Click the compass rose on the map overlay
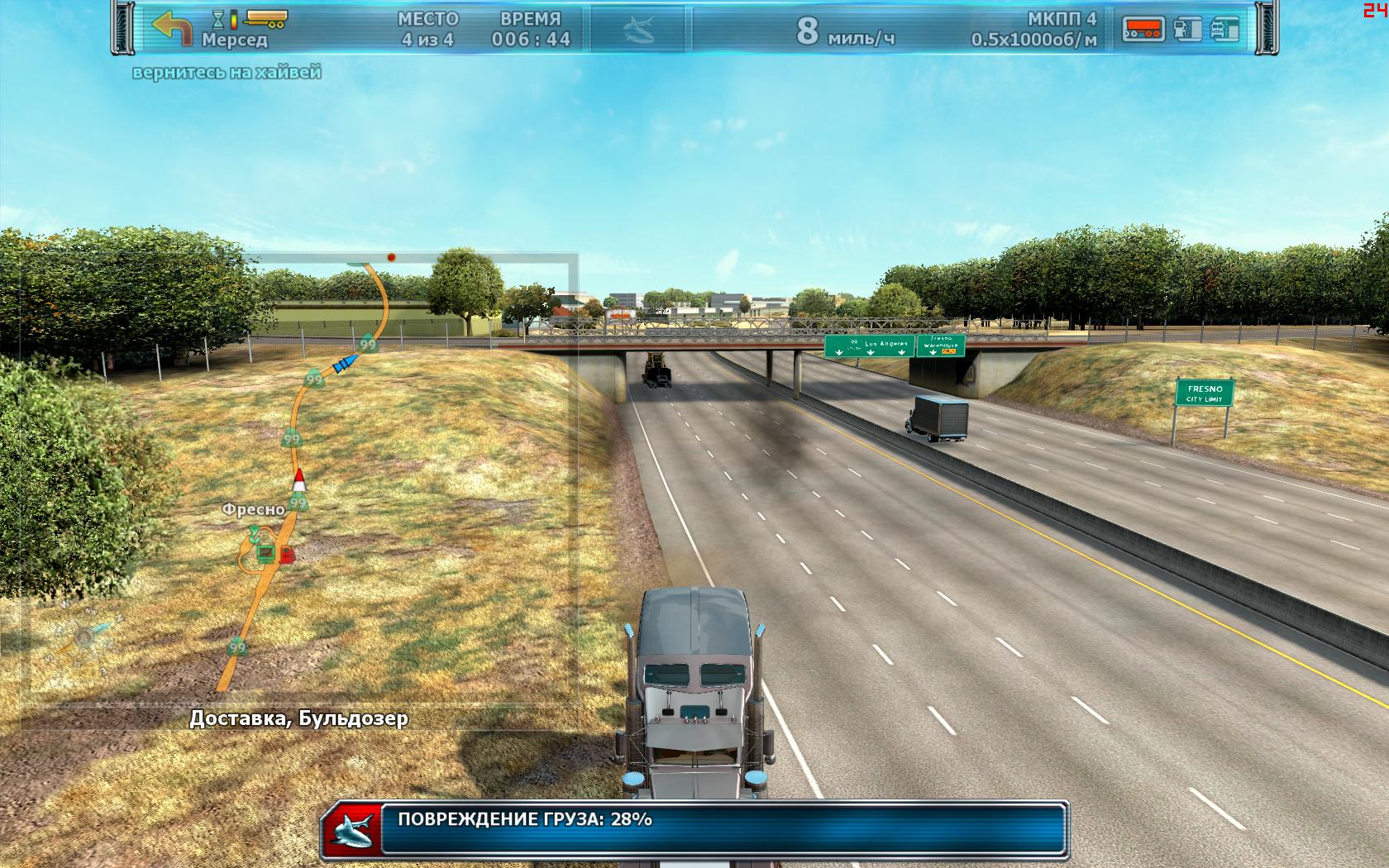This screenshot has height=868, width=1389. (x=83, y=637)
